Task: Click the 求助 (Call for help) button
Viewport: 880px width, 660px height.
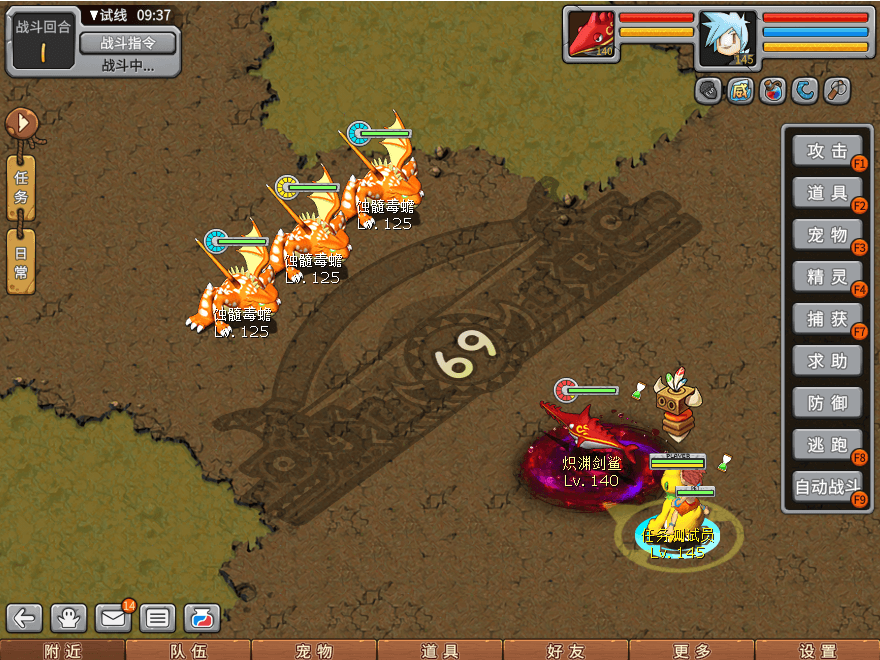Action: [826, 361]
